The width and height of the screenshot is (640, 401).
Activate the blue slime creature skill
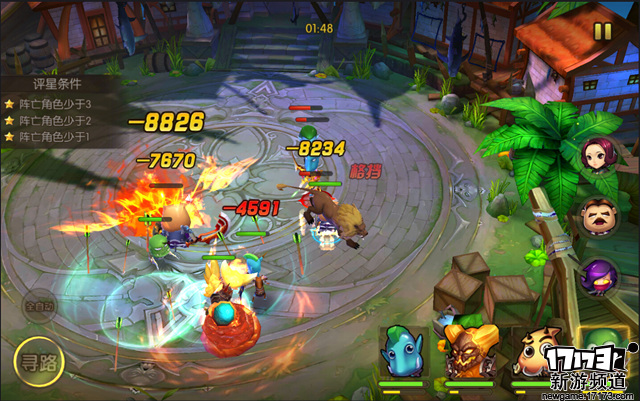coord(403,350)
